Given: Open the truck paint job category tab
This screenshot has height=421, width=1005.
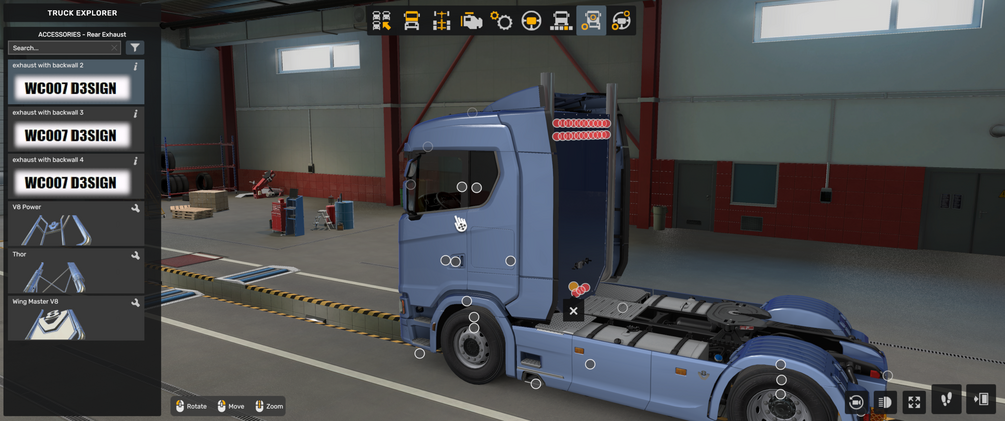Looking at the screenshot, I should [x=561, y=21].
